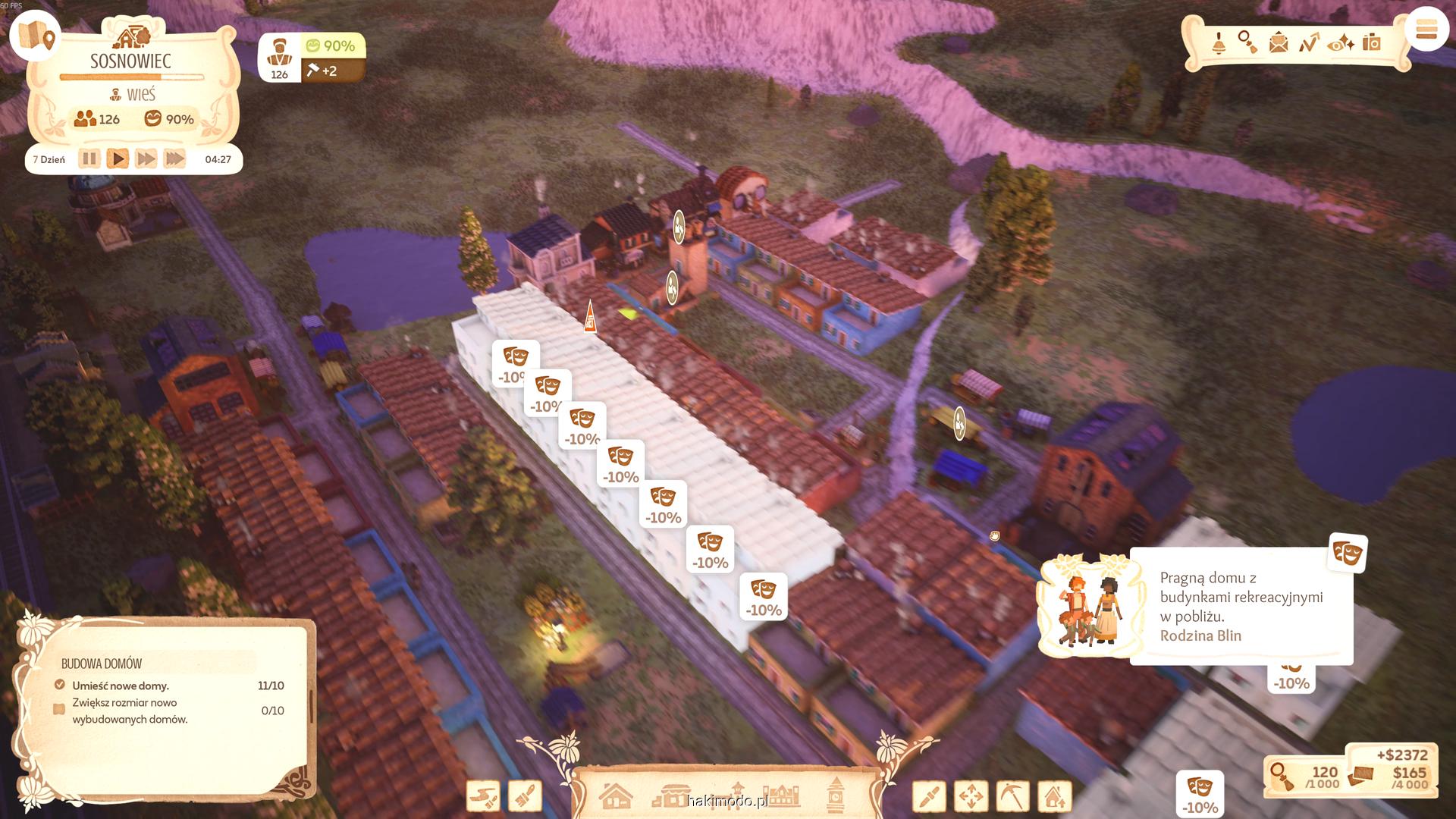Screen dimensions: 1456x819
Task: Select the road drawing tool
Action: tap(483, 796)
